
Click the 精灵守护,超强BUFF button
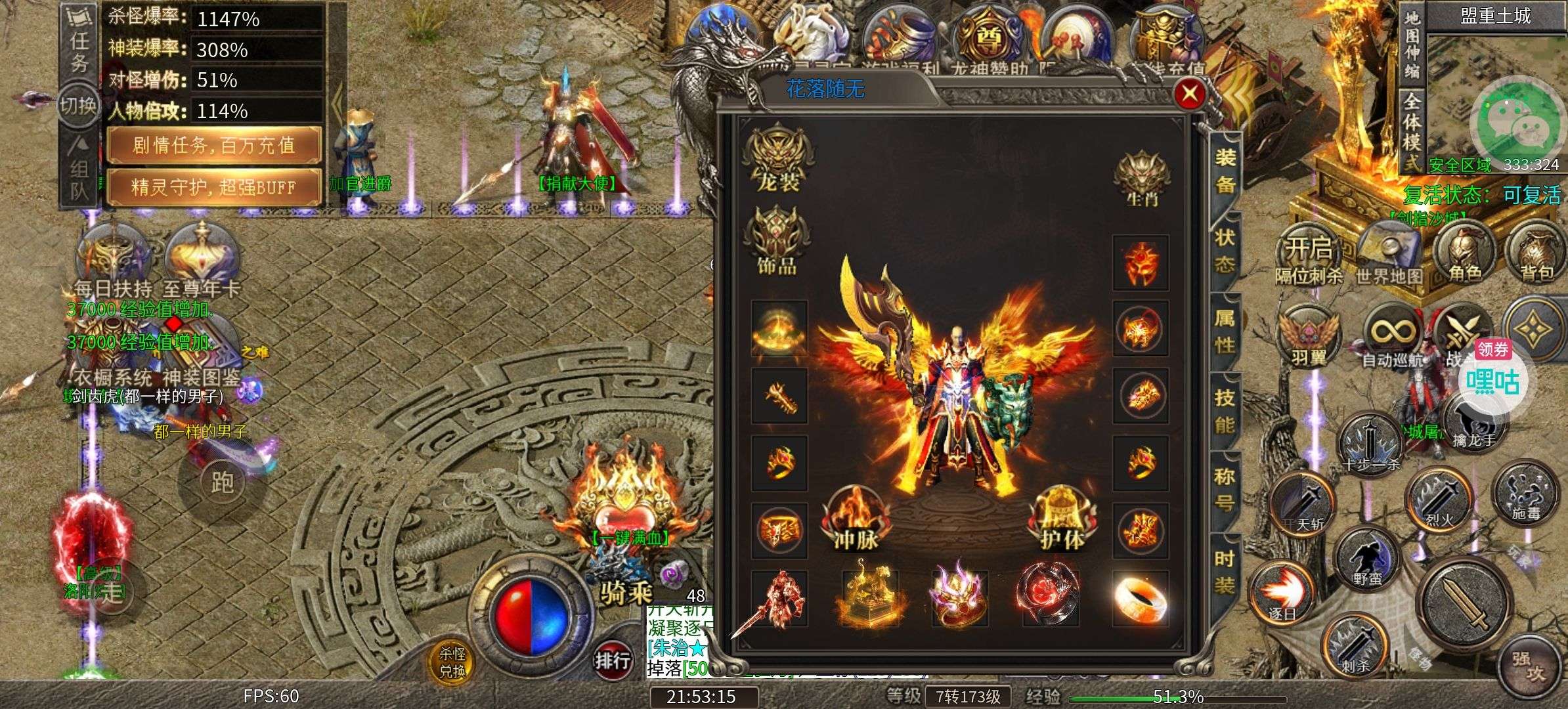[214, 187]
